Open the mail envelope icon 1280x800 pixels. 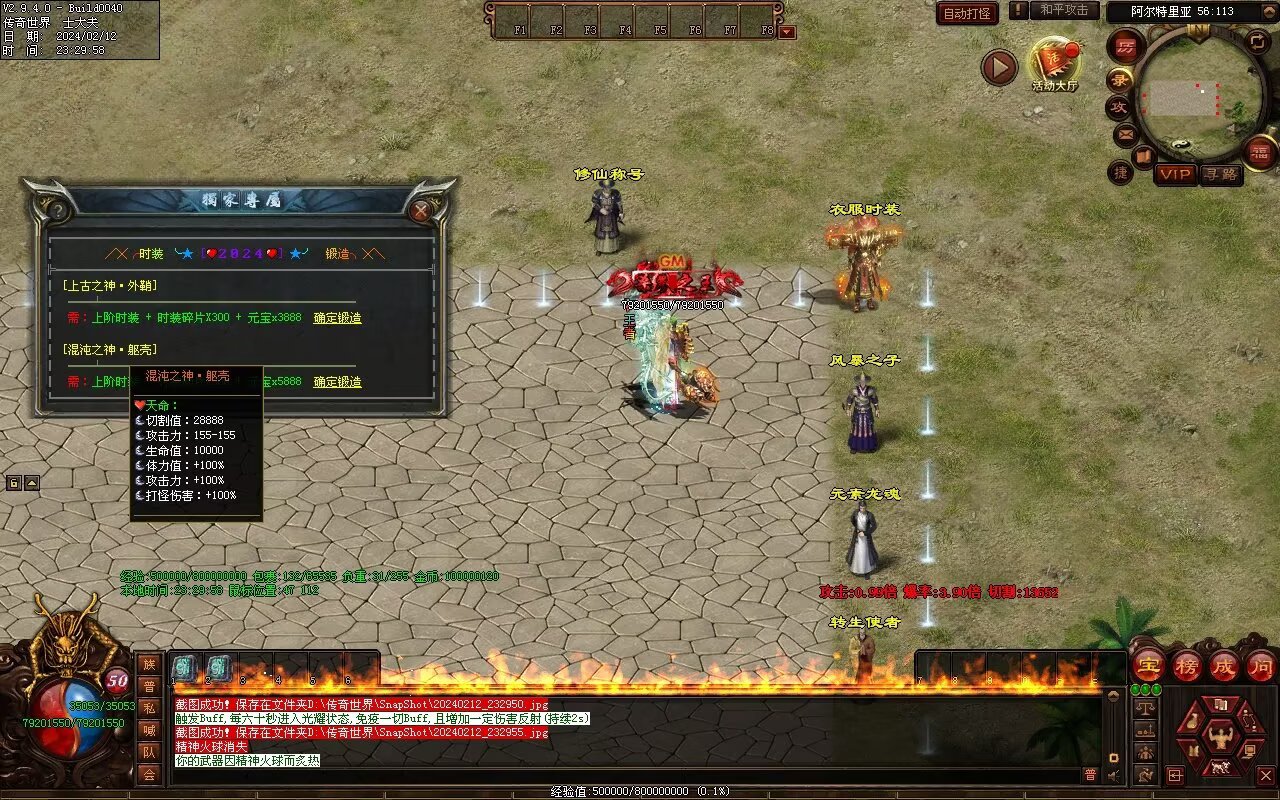[1125, 133]
